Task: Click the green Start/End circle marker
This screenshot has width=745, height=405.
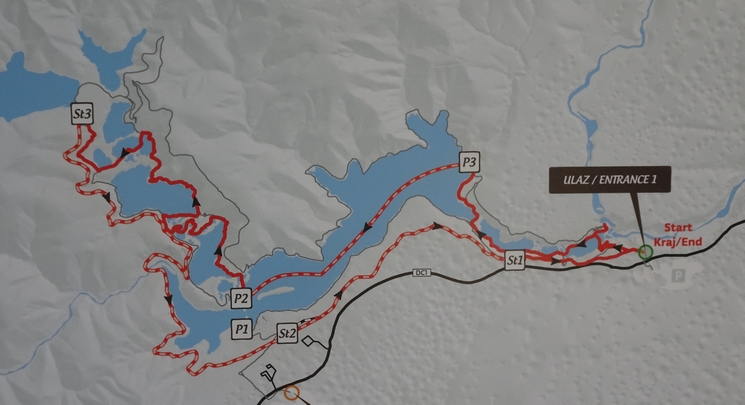Action: [x=646, y=252]
